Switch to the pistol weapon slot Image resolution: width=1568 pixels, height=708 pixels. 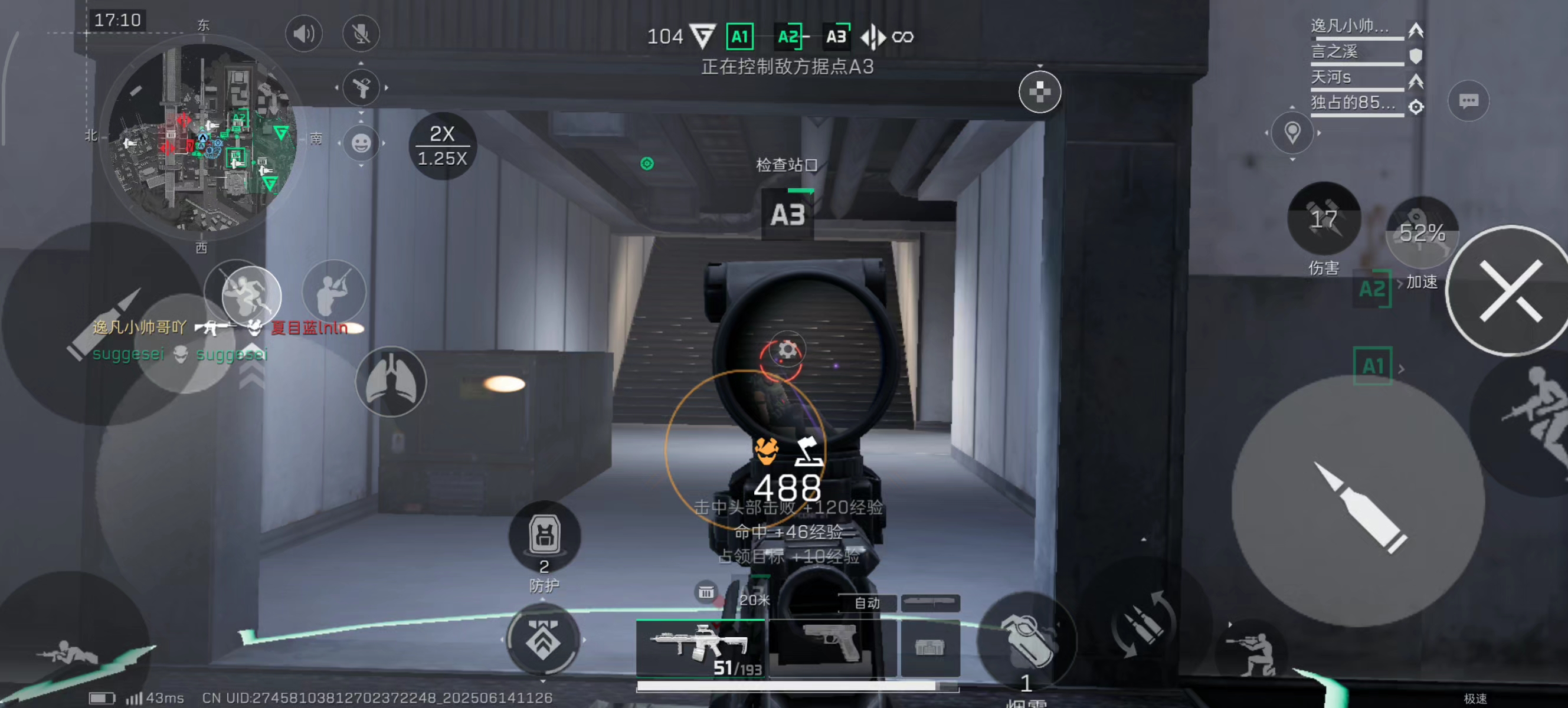pos(832,645)
